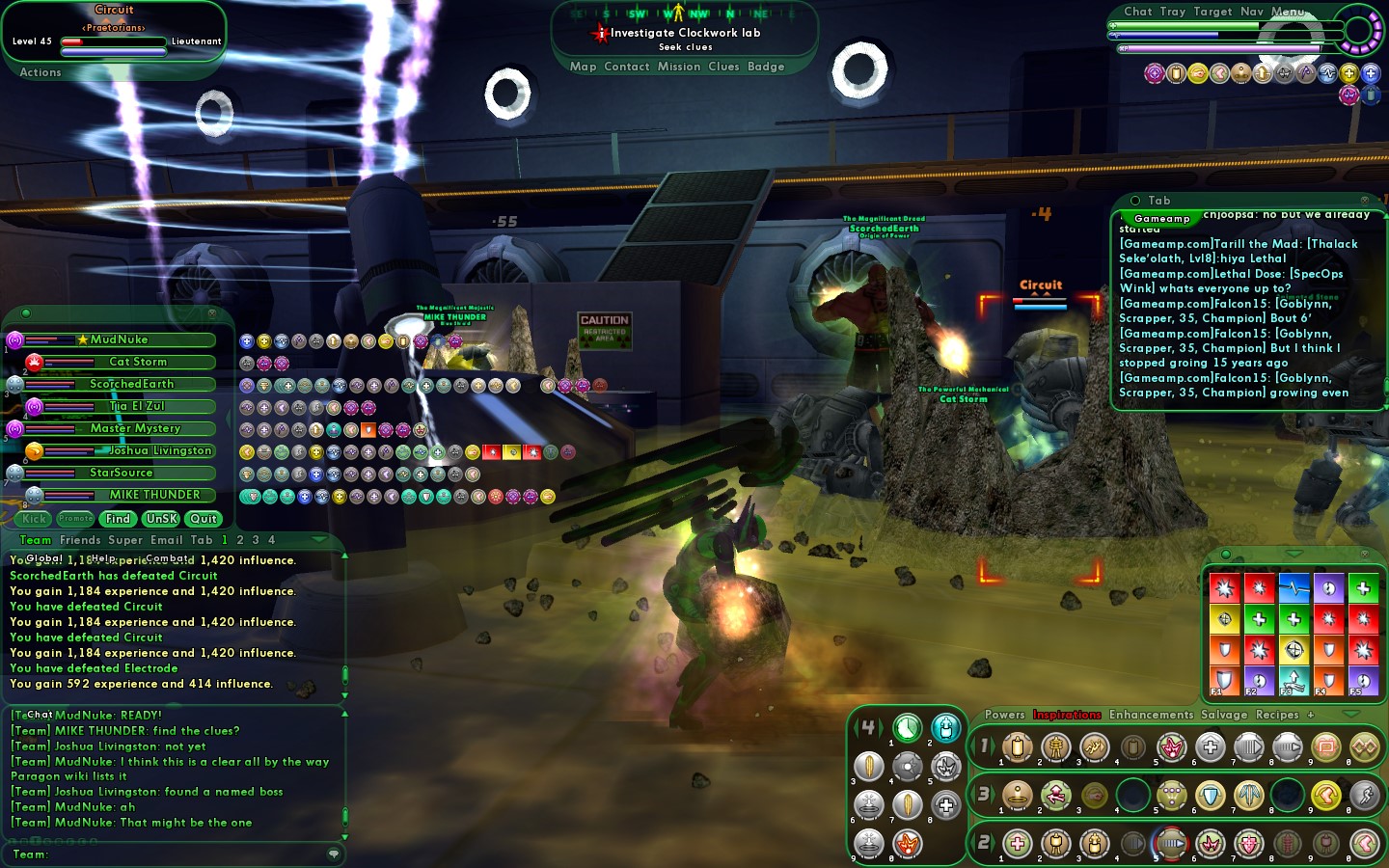Viewport: 1389px width, 868px height.
Task: Toggle UnSK sidekick button
Action: (x=161, y=519)
